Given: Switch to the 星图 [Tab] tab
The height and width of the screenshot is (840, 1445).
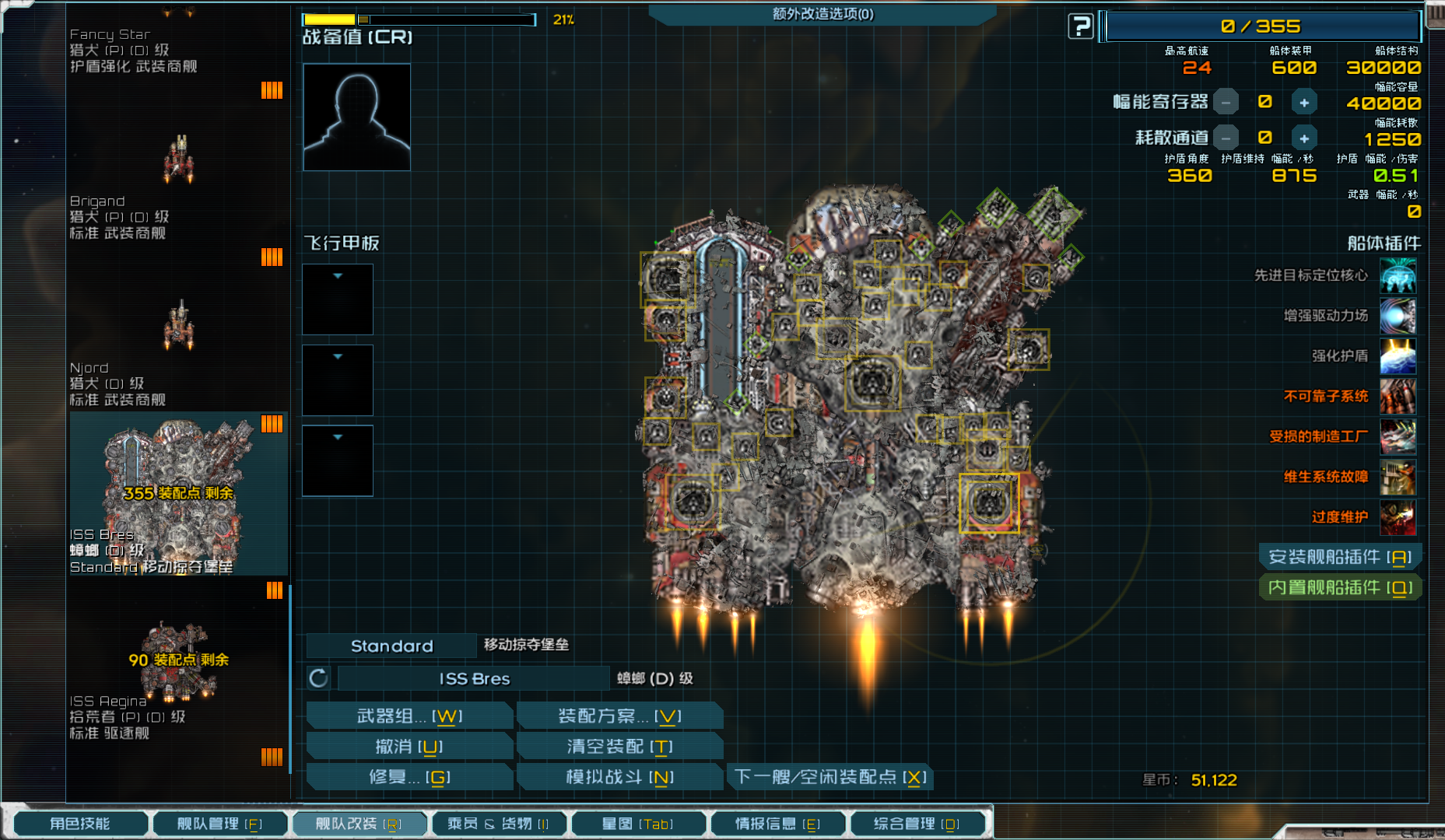Looking at the screenshot, I should pyautogui.click(x=639, y=823).
